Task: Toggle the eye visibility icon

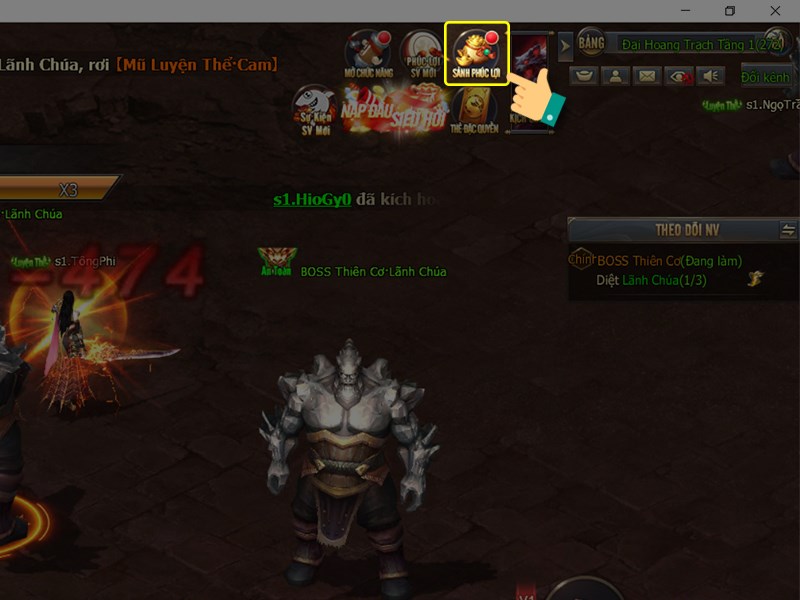Action: point(679,76)
